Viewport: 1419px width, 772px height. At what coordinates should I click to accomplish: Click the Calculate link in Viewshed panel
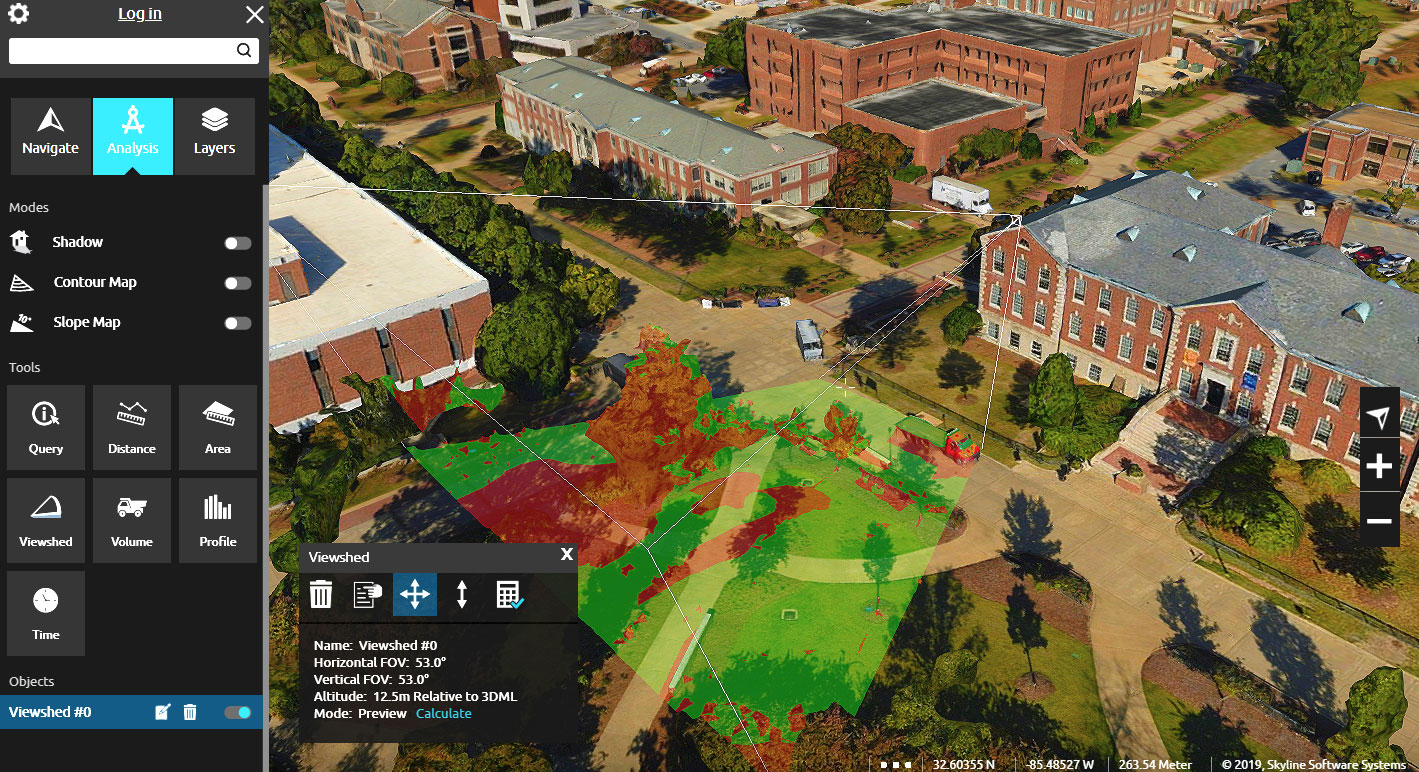443,713
